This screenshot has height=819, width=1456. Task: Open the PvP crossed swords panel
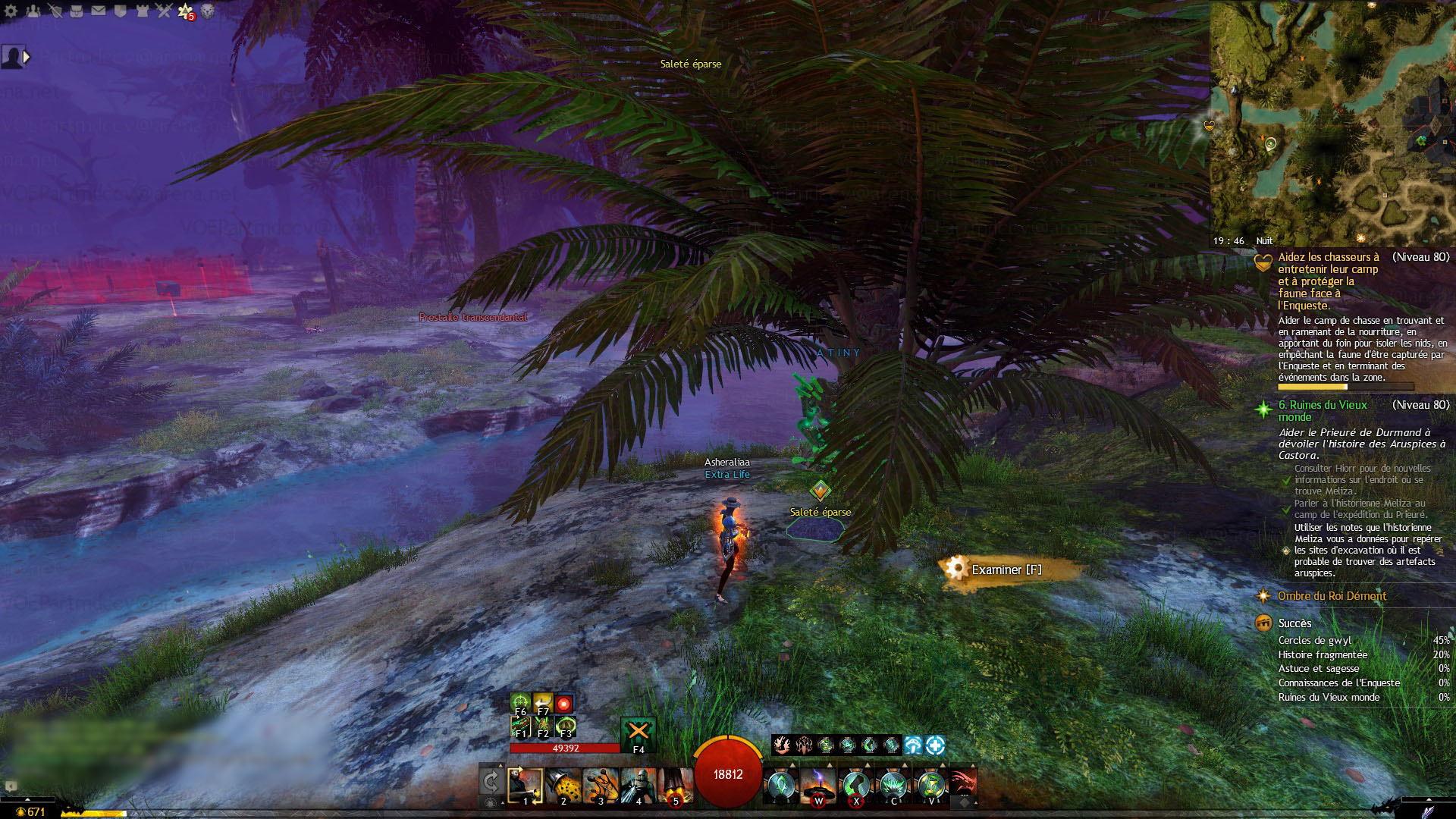coord(165,11)
